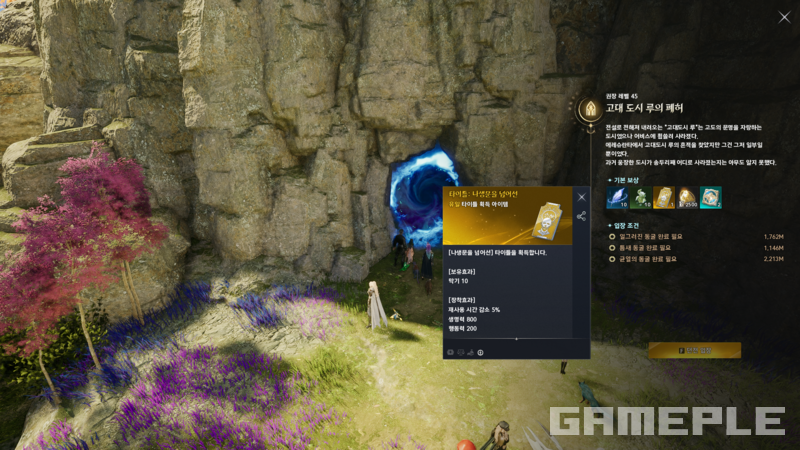Click the dungeon emblem icon beside title
The height and width of the screenshot is (450, 800).
click(x=589, y=106)
